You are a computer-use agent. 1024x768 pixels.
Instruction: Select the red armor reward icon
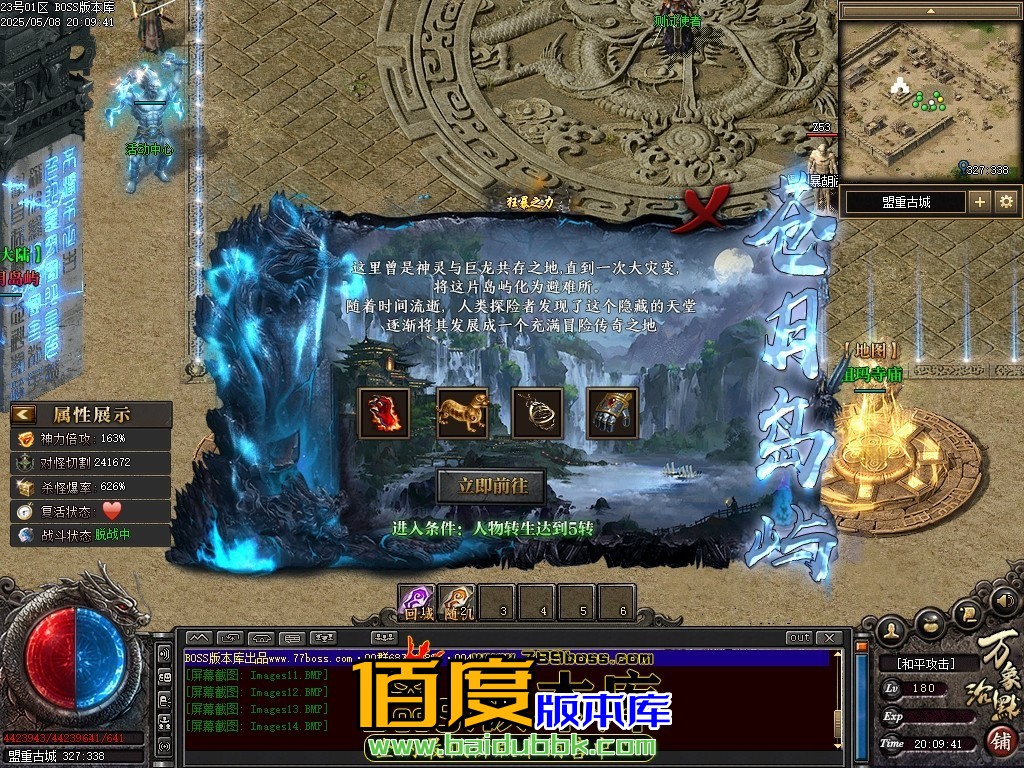[384, 413]
